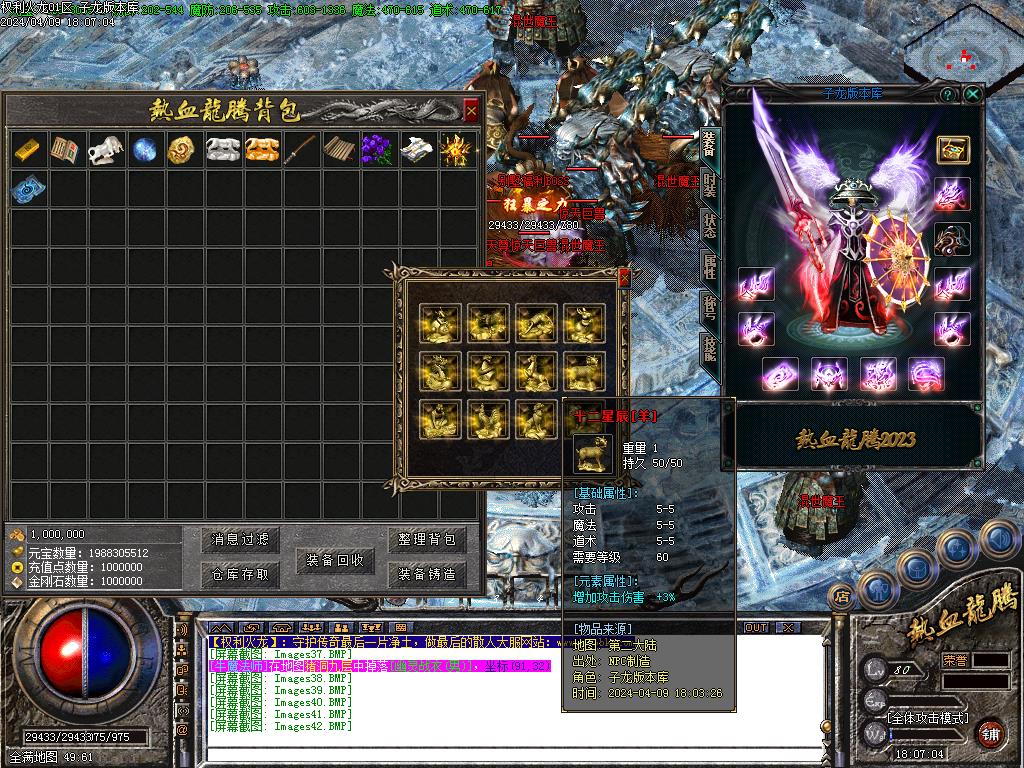Open the treasure chest icon on character panel
Screen dimensions: 1024x768
point(952,148)
